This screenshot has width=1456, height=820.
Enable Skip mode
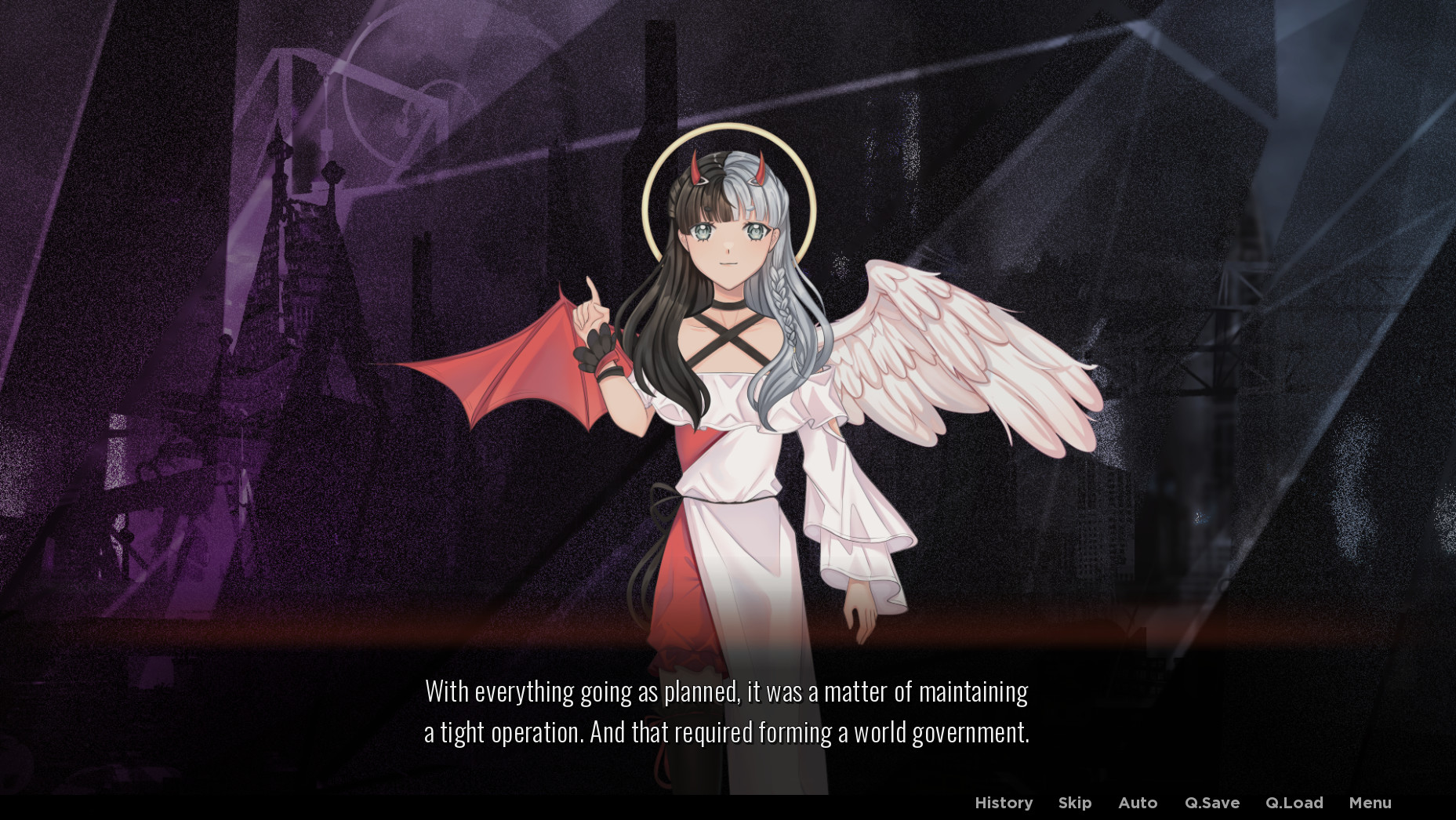pos(1074,802)
